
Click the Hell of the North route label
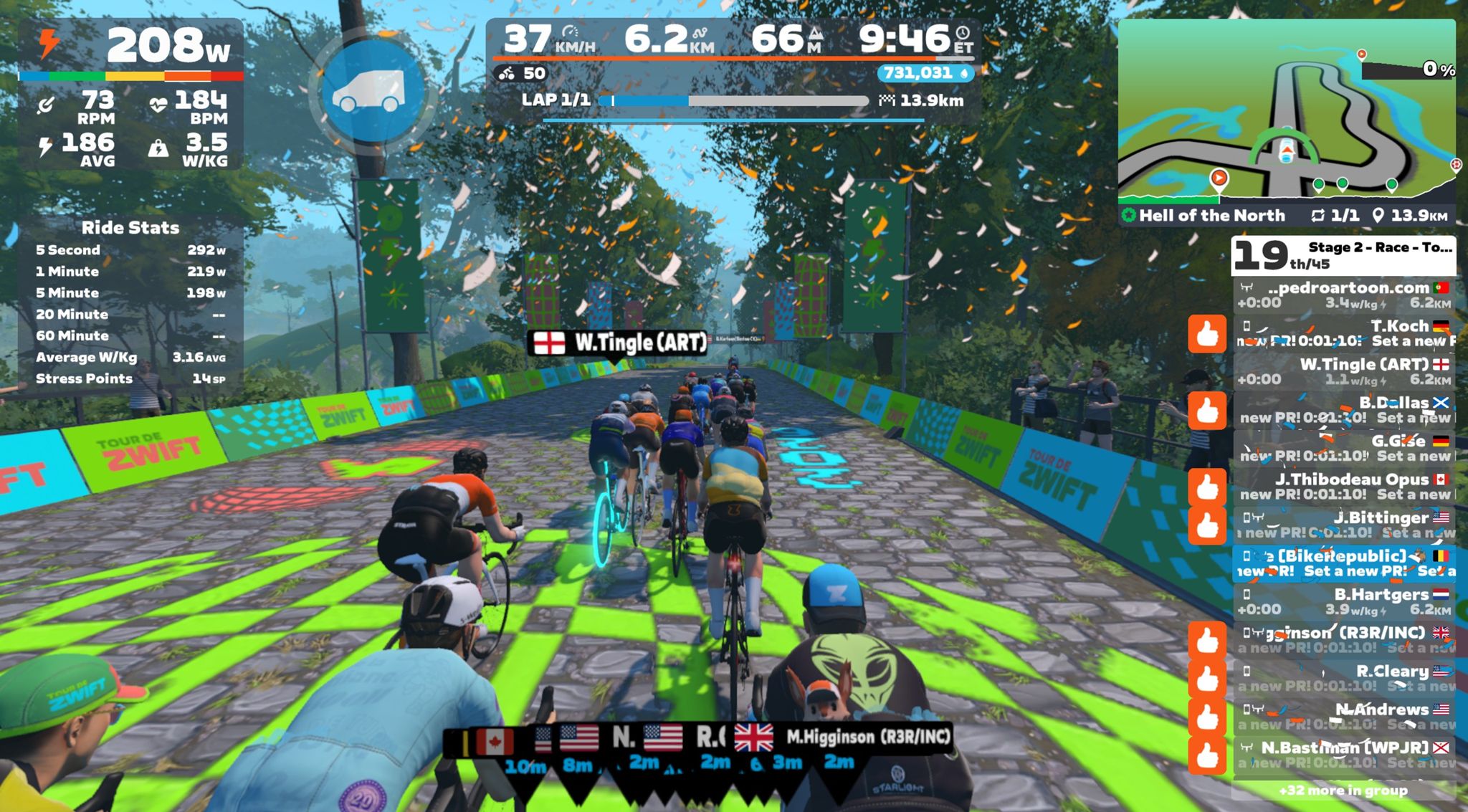click(1211, 215)
